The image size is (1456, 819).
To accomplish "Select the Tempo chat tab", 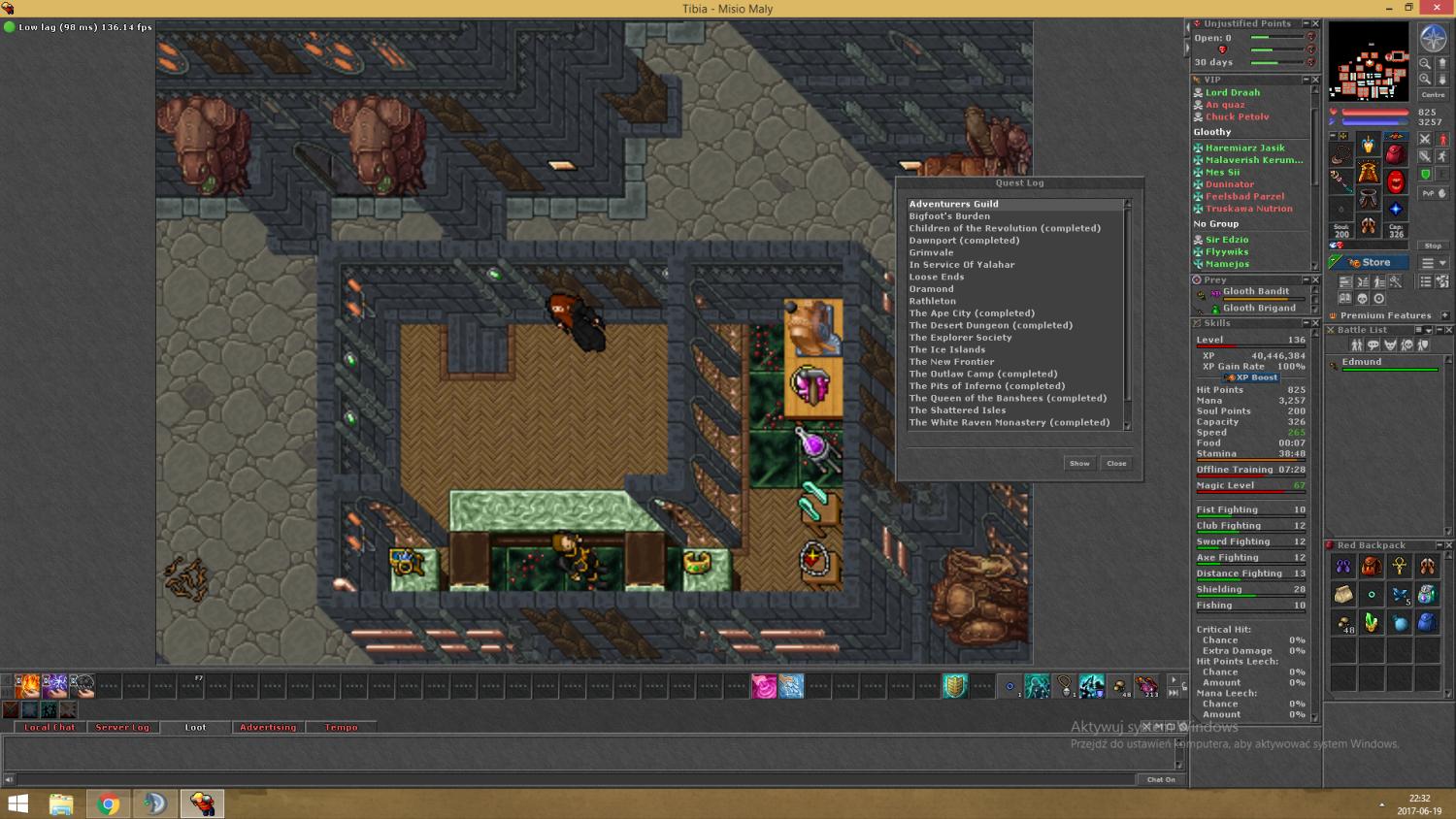I will pos(341,727).
